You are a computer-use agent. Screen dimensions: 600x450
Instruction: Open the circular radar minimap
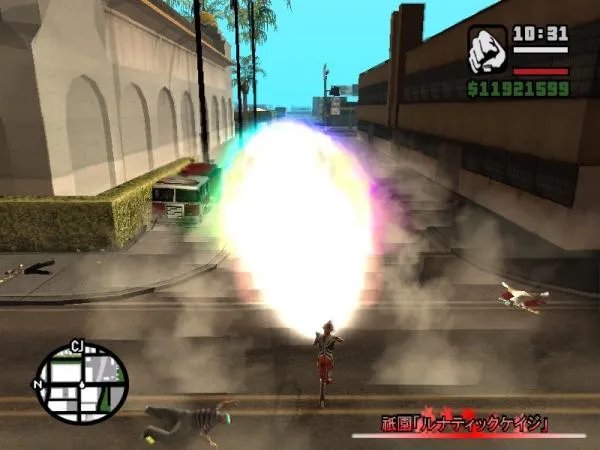(82, 383)
